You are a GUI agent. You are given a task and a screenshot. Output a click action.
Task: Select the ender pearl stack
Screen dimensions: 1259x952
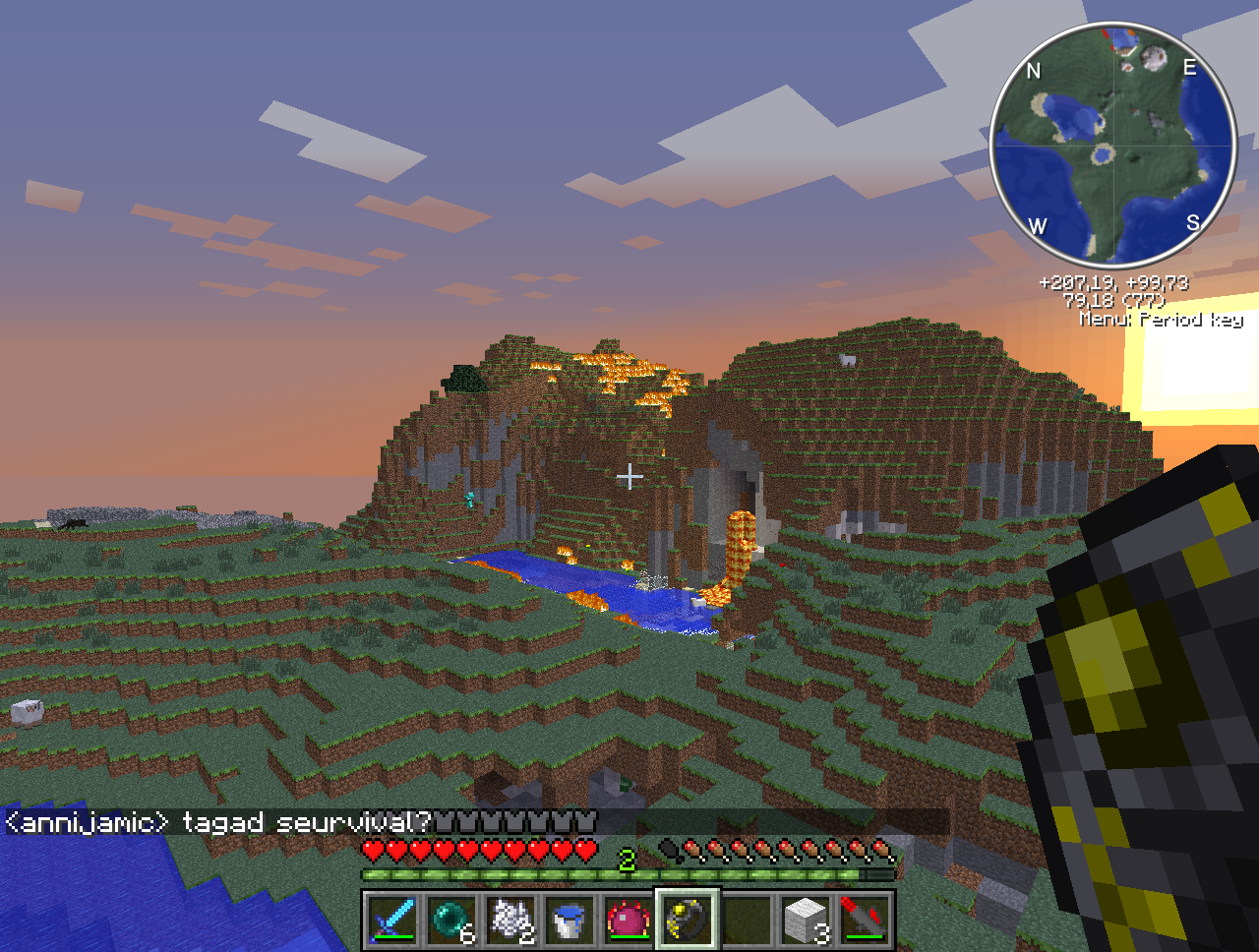click(451, 921)
